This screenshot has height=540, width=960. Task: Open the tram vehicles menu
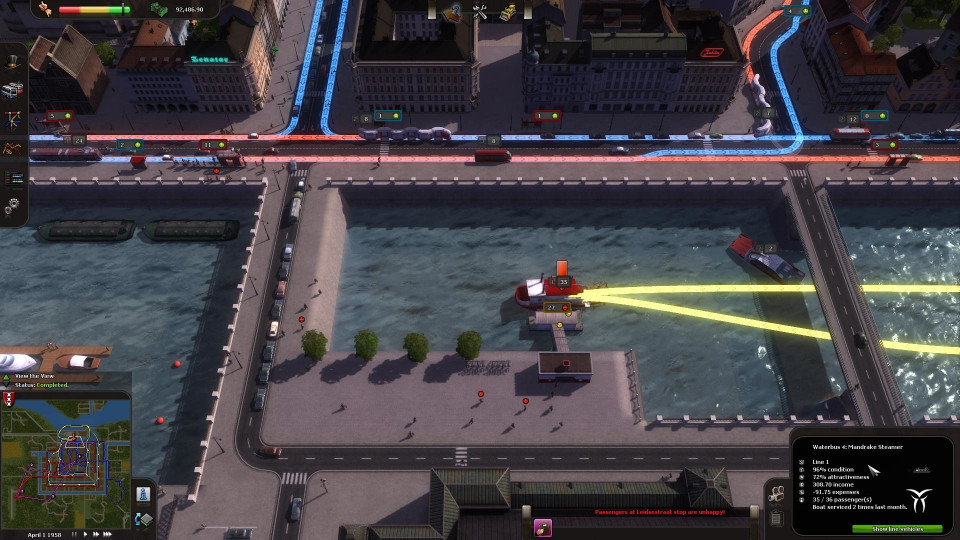(x=13, y=90)
